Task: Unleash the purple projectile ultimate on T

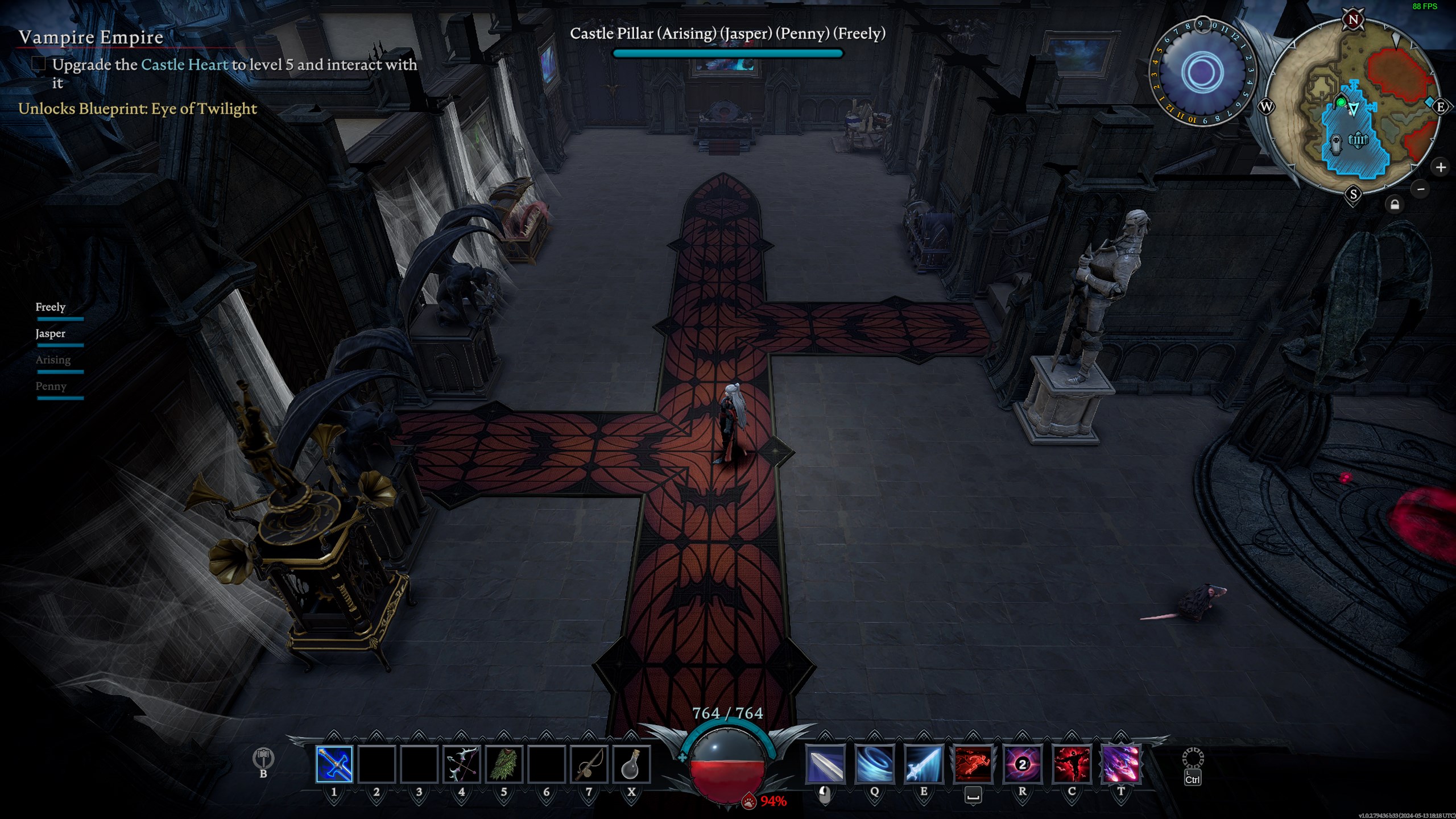Action: click(x=1120, y=764)
